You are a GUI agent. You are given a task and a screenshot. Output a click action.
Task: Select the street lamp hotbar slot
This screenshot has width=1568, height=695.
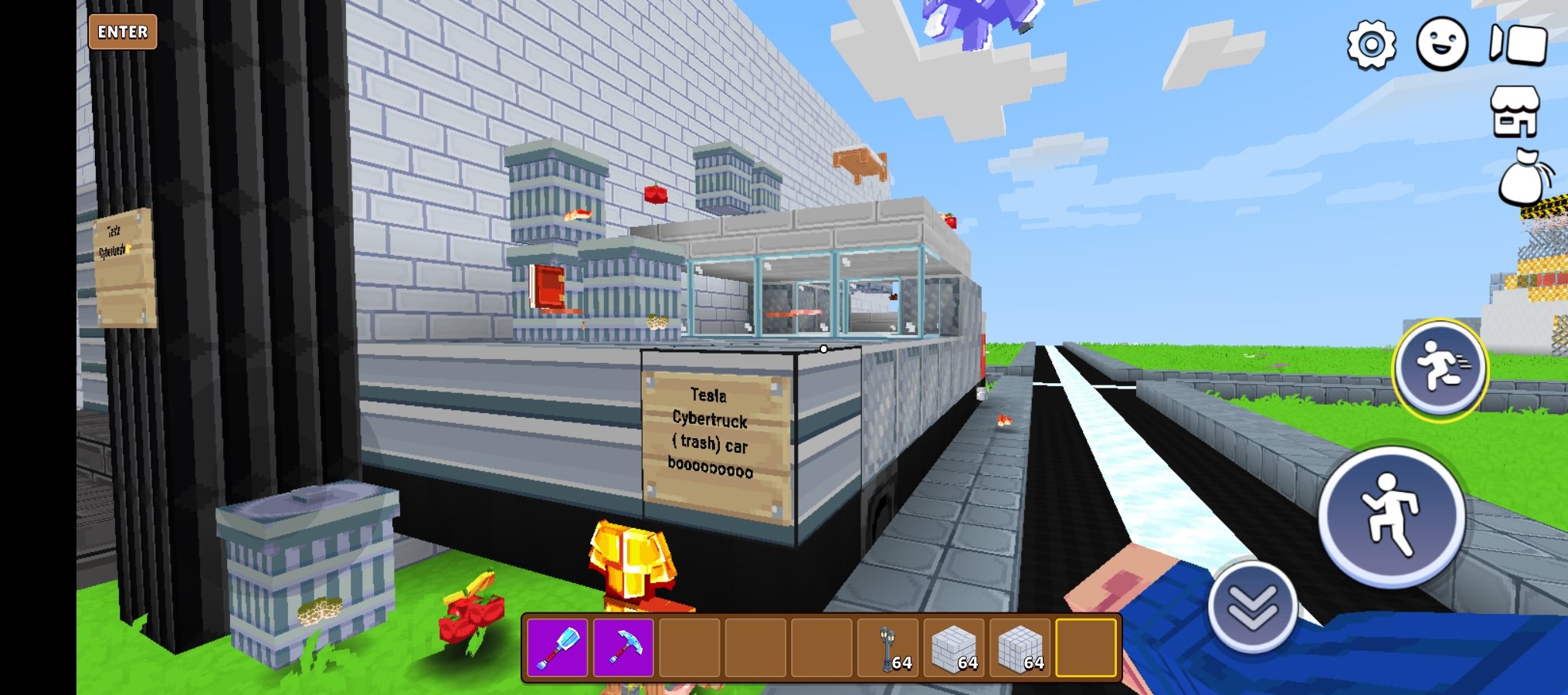pos(888,647)
